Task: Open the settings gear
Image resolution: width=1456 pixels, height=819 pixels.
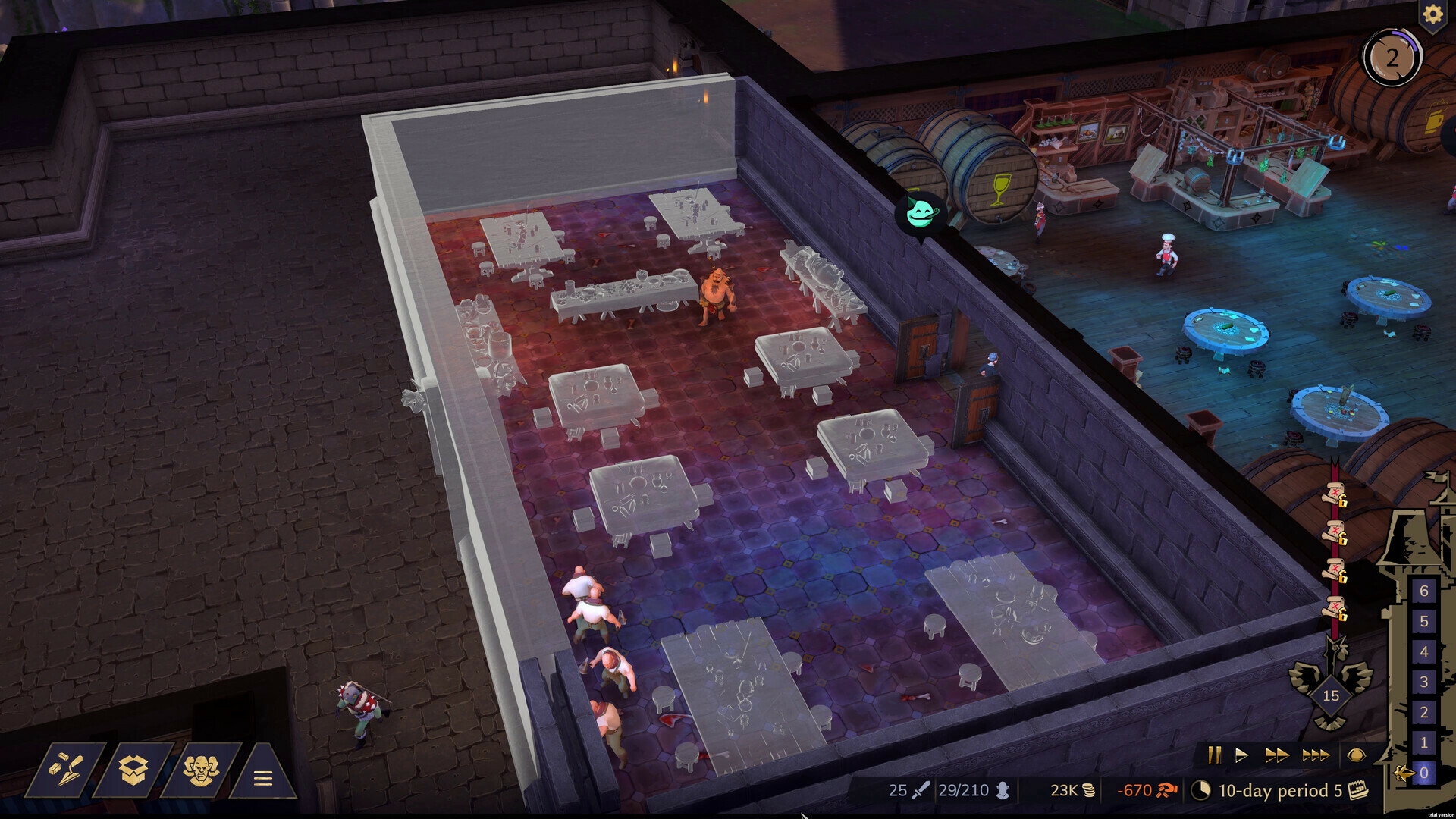Action: 1432,14
